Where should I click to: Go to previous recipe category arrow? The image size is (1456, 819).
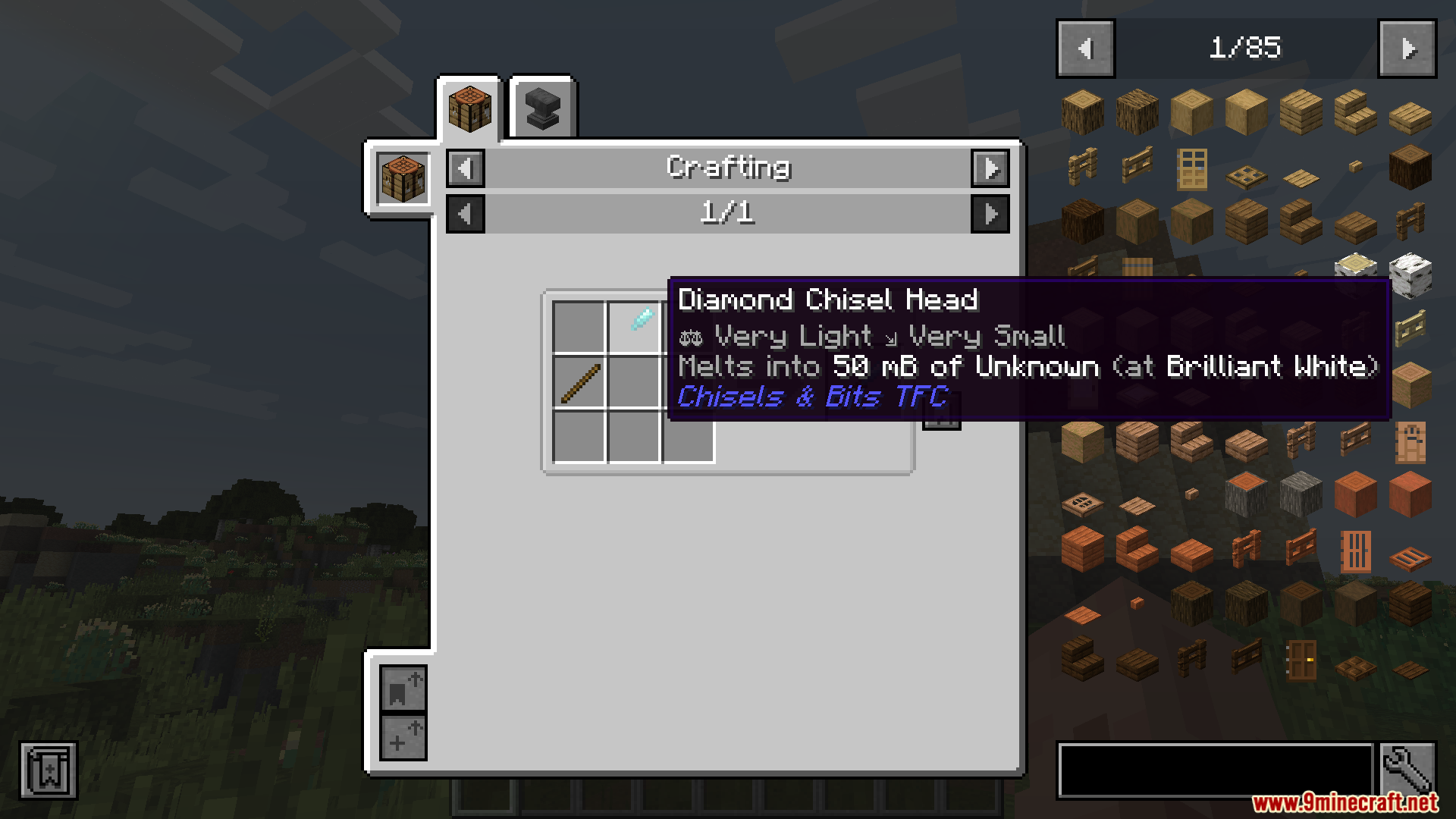(466, 168)
